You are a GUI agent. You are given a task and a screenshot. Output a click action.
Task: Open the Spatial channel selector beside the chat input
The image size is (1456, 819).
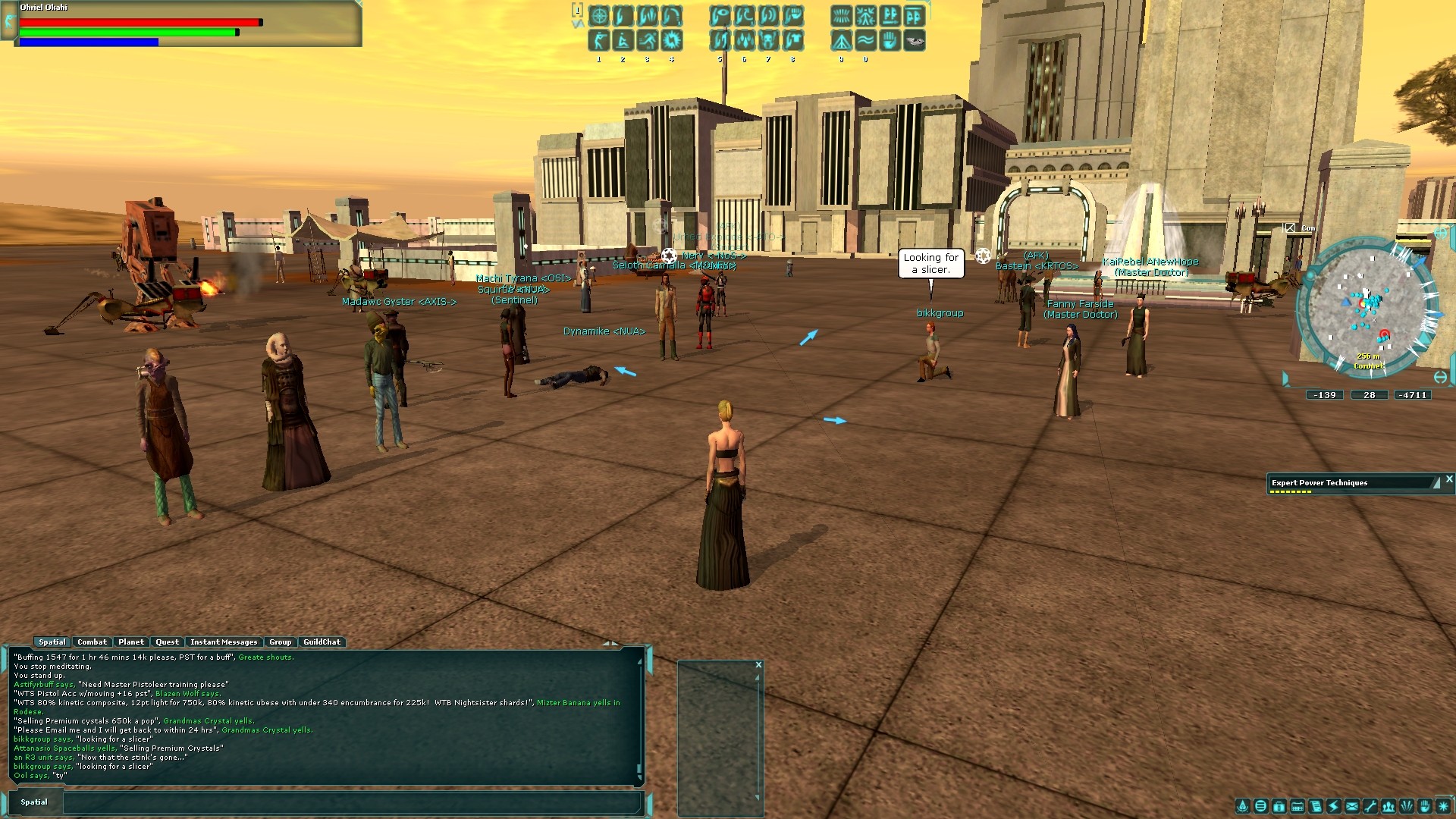click(35, 802)
